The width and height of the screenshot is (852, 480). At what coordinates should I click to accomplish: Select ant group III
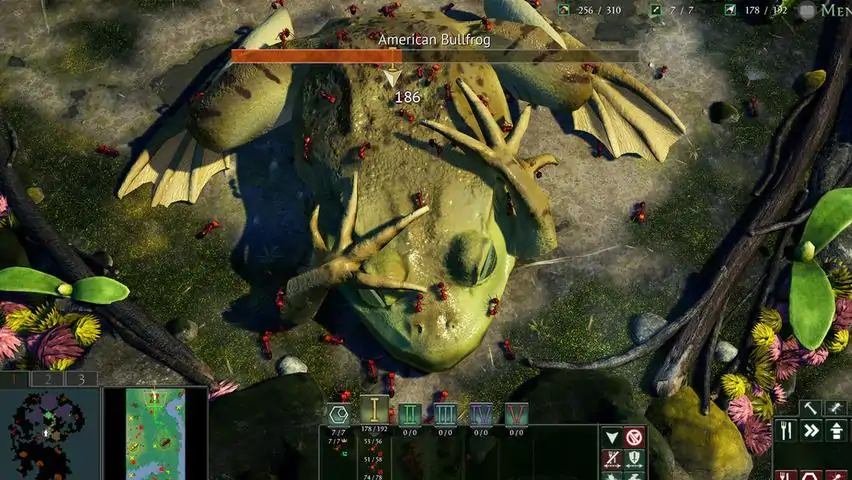coord(445,414)
